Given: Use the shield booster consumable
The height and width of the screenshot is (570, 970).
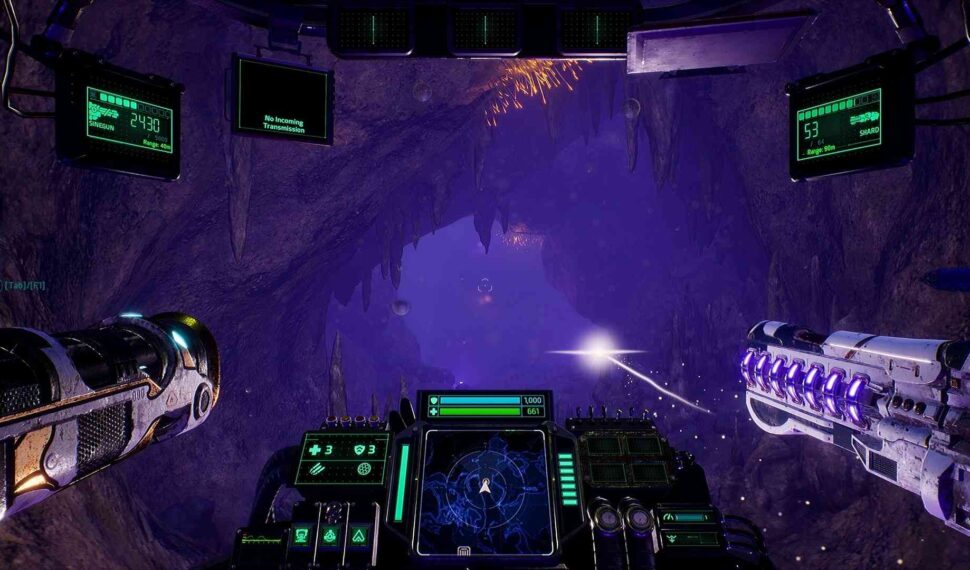Looking at the screenshot, I should click(x=360, y=449).
